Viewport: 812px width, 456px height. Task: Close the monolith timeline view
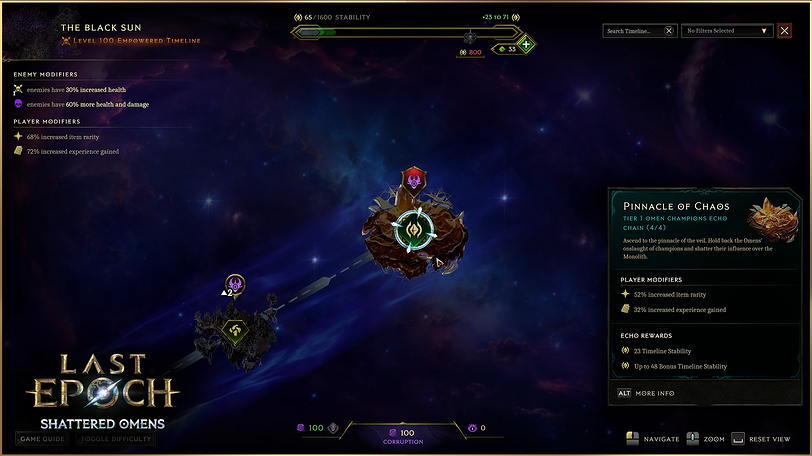(x=783, y=31)
